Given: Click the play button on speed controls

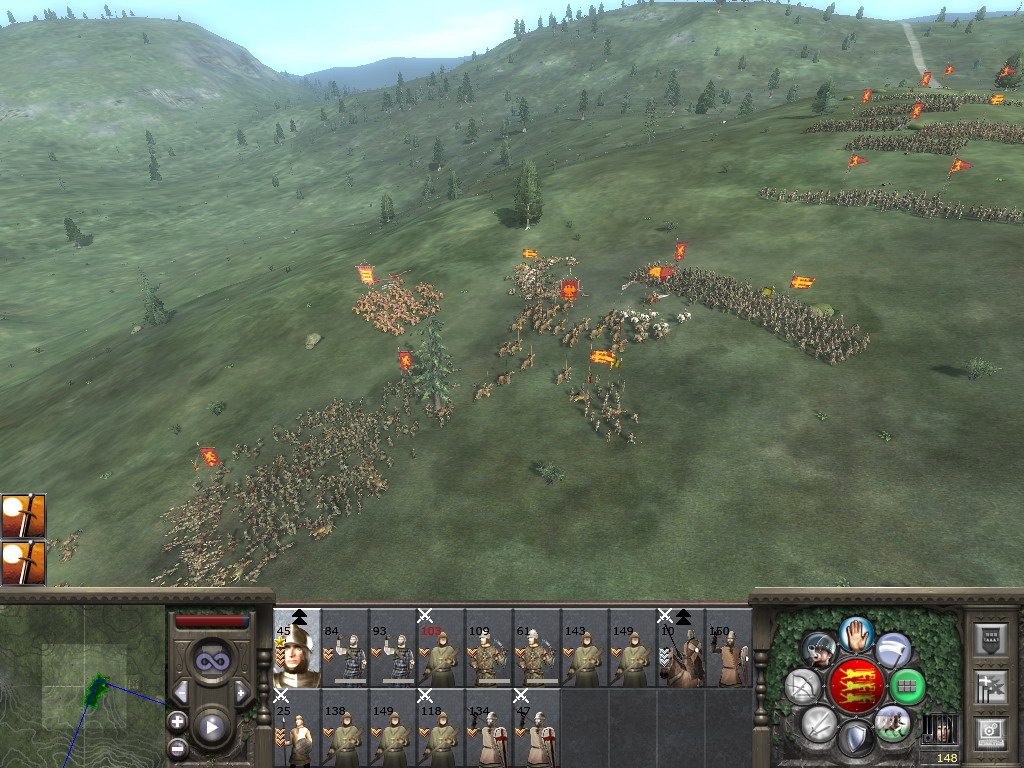Looking at the screenshot, I should [x=211, y=727].
